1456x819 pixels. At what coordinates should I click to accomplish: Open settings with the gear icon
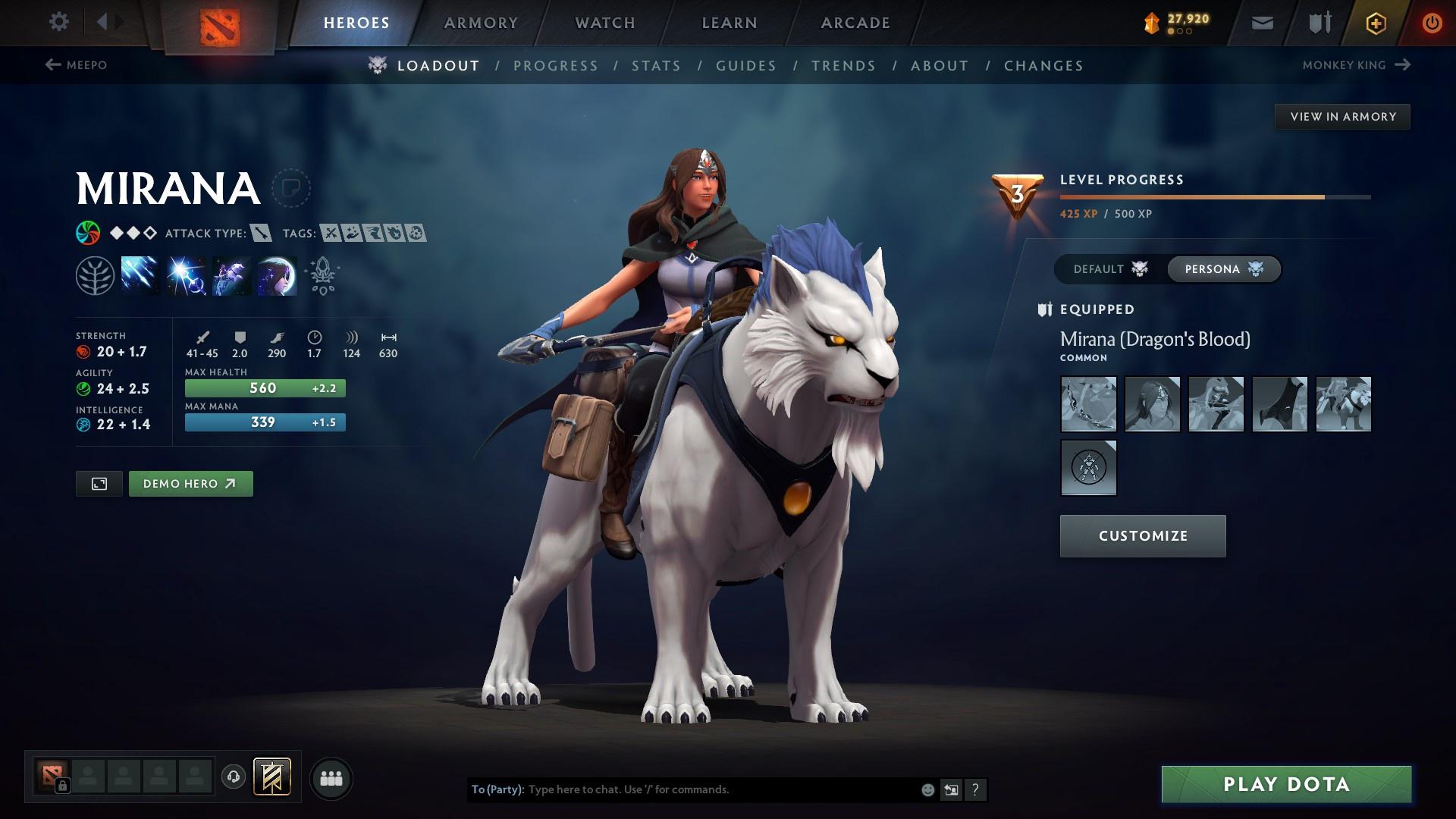(58, 21)
